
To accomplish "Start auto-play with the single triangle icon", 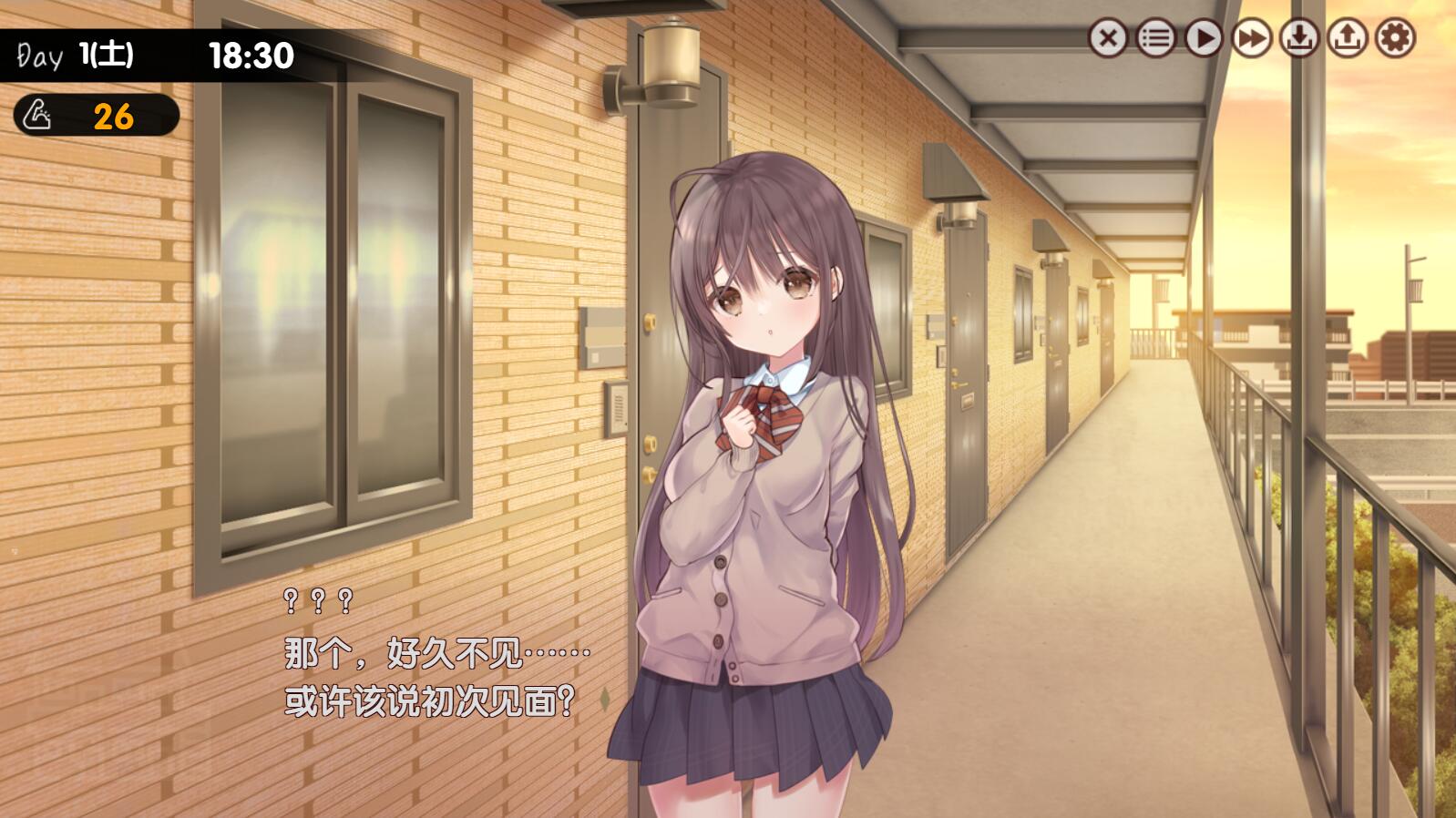I will click(1204, 38).
